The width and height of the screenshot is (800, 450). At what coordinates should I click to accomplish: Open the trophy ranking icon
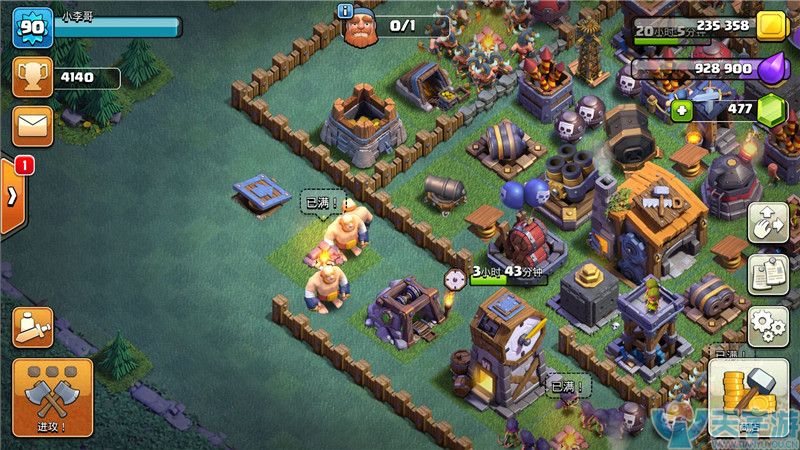pyautogui.click(x=32, y=77)
